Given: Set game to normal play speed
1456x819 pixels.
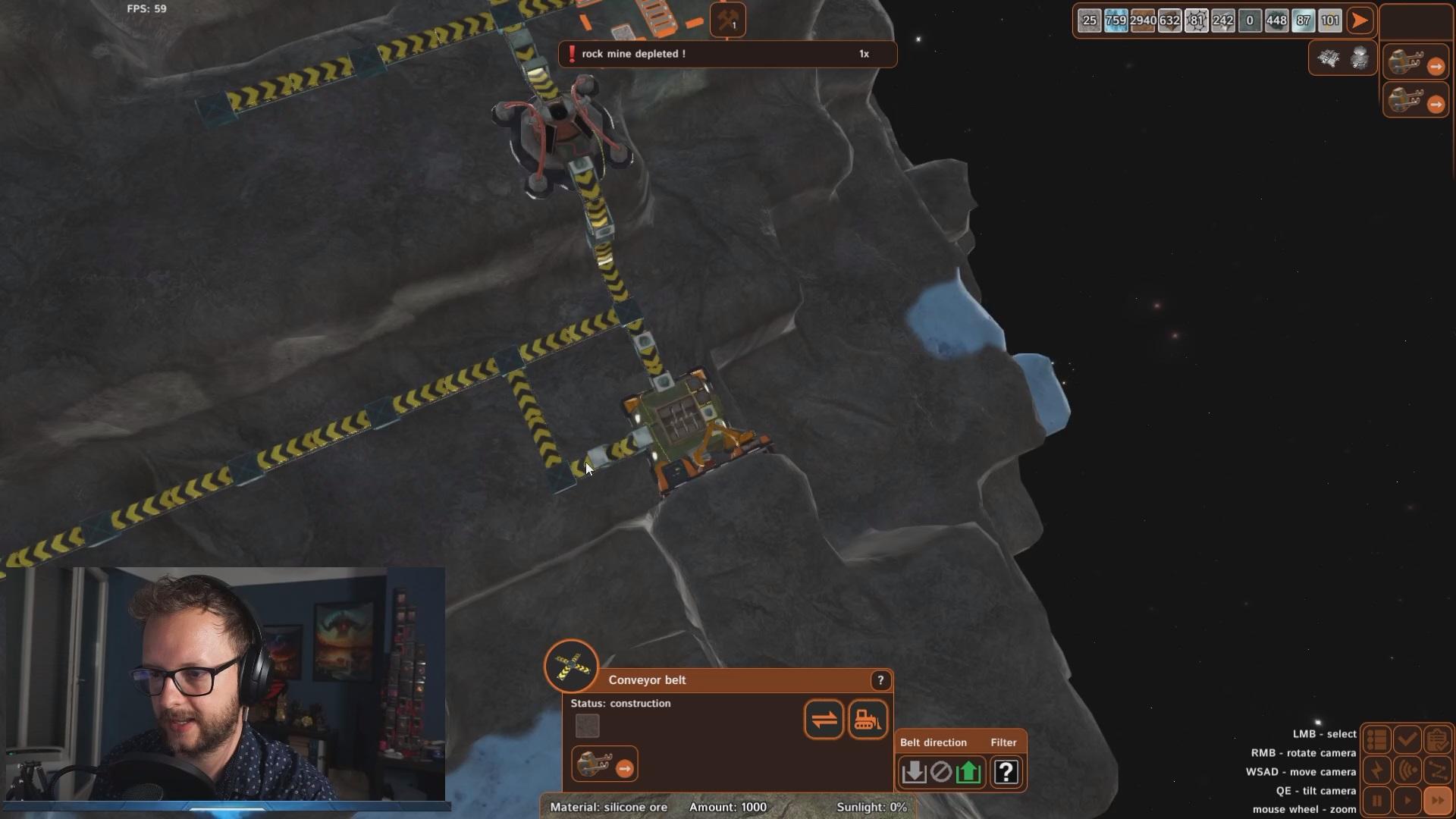Looking at the screenshot, I should point(1407,801).
